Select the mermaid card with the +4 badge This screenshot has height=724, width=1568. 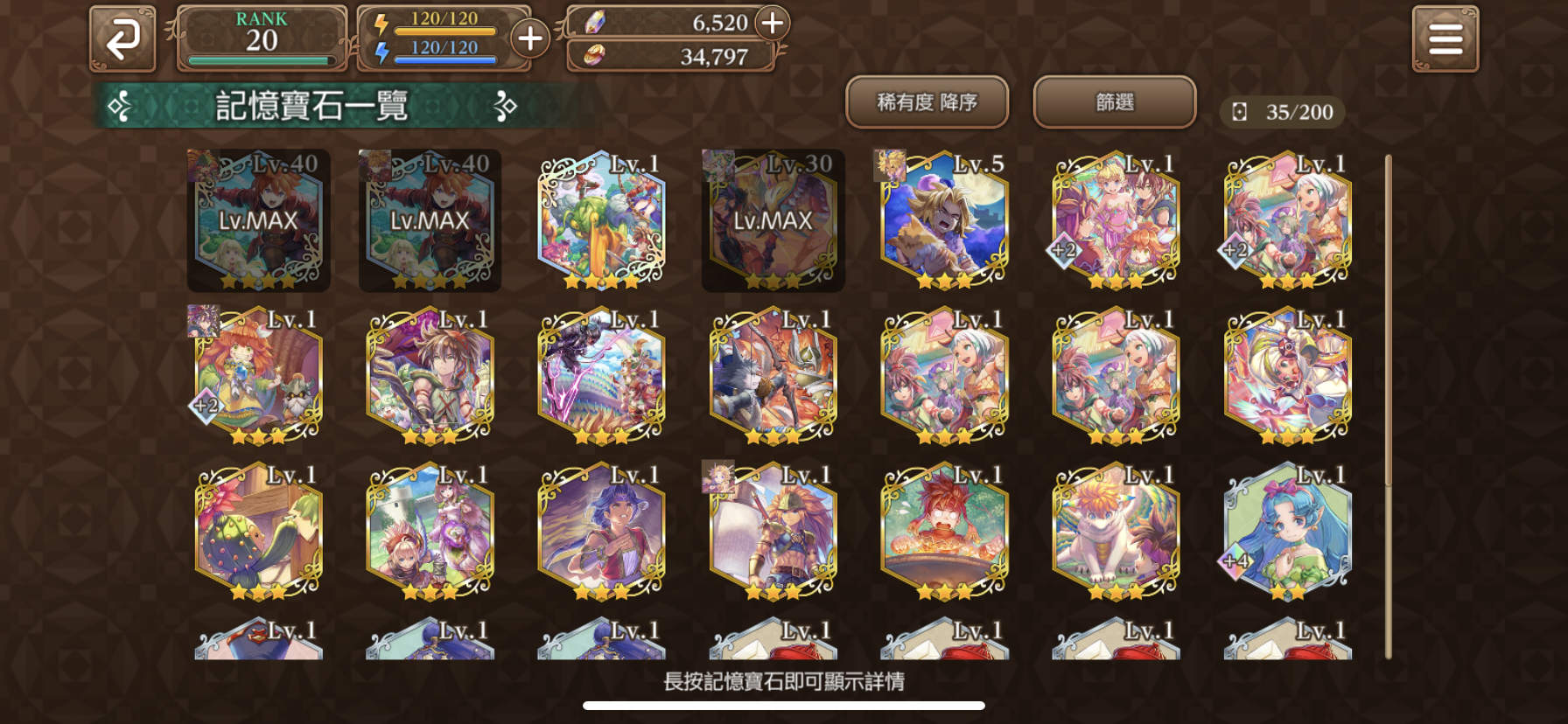tap(1284, 529)
